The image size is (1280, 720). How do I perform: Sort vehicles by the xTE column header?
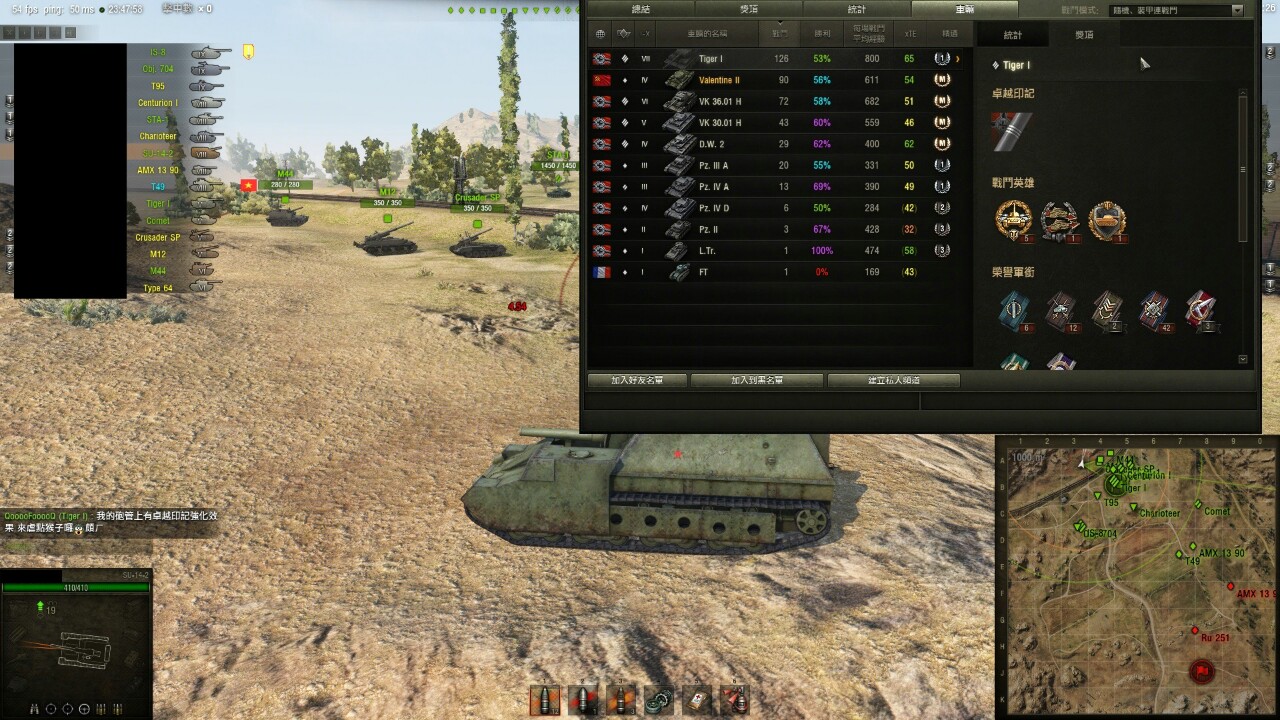[x=910, y=34]
